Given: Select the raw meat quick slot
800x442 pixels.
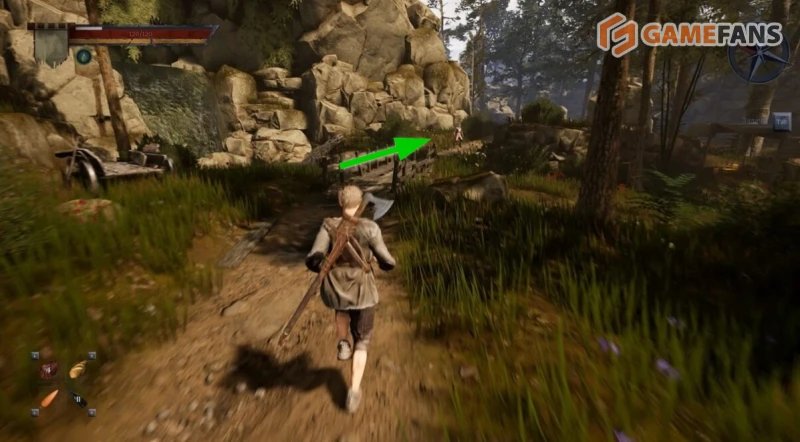Looking at the screenshot, I should pos(48,369).
